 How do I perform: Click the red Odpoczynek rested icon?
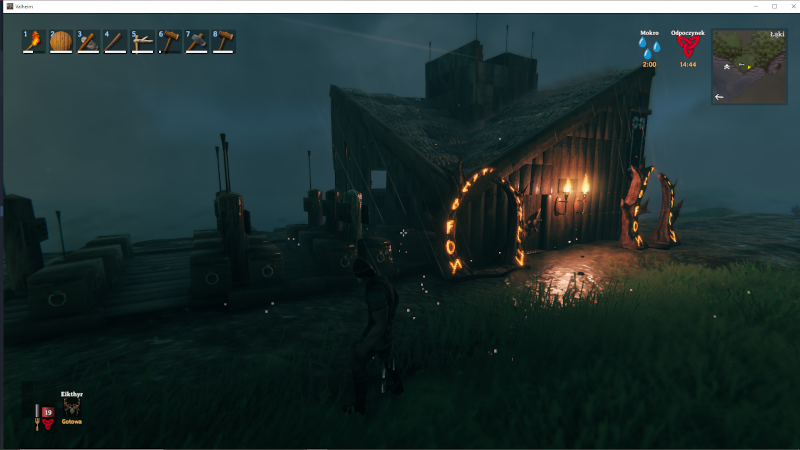687,48
